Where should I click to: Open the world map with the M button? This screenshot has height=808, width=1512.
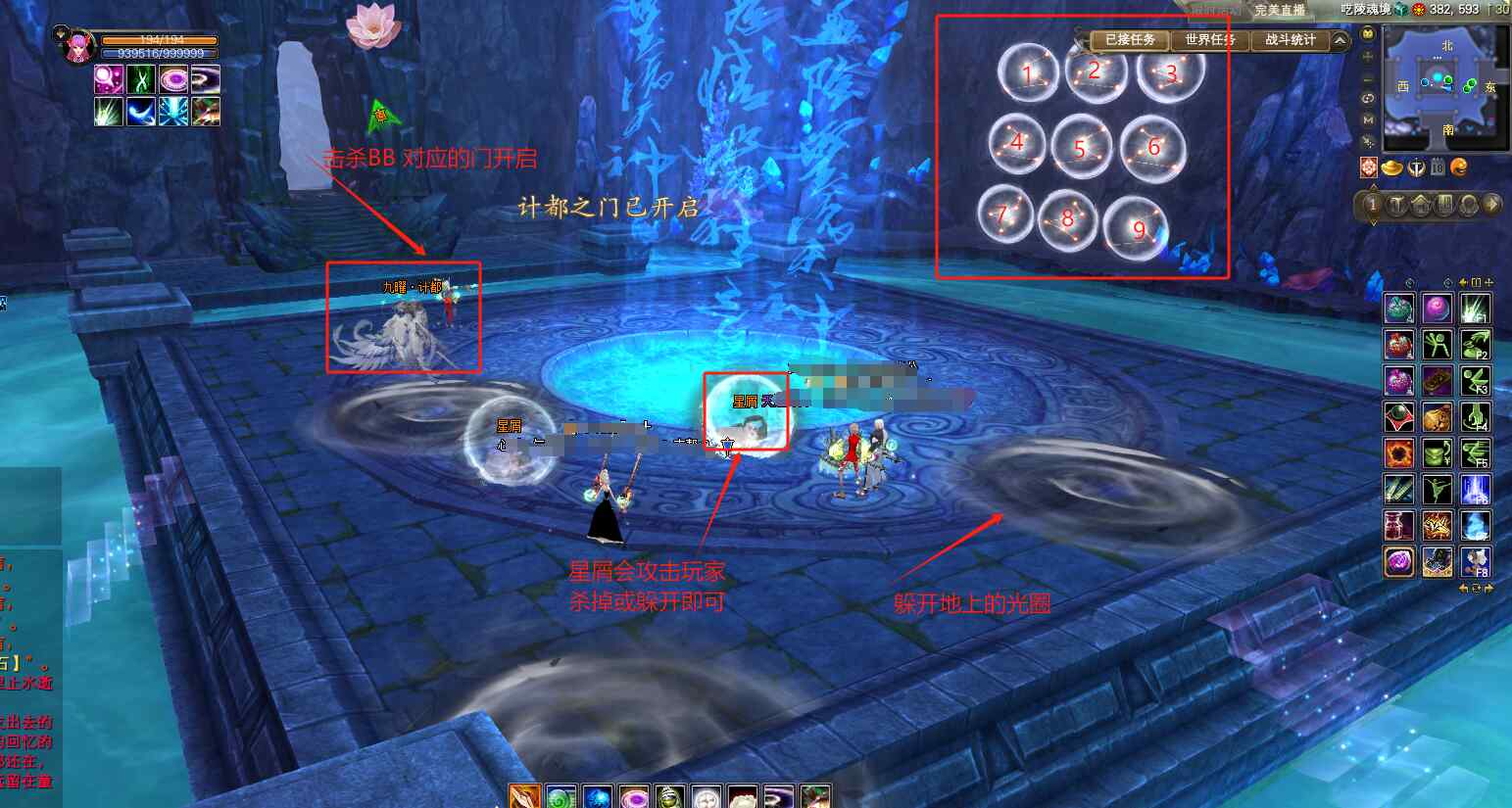pos(1369,119)
